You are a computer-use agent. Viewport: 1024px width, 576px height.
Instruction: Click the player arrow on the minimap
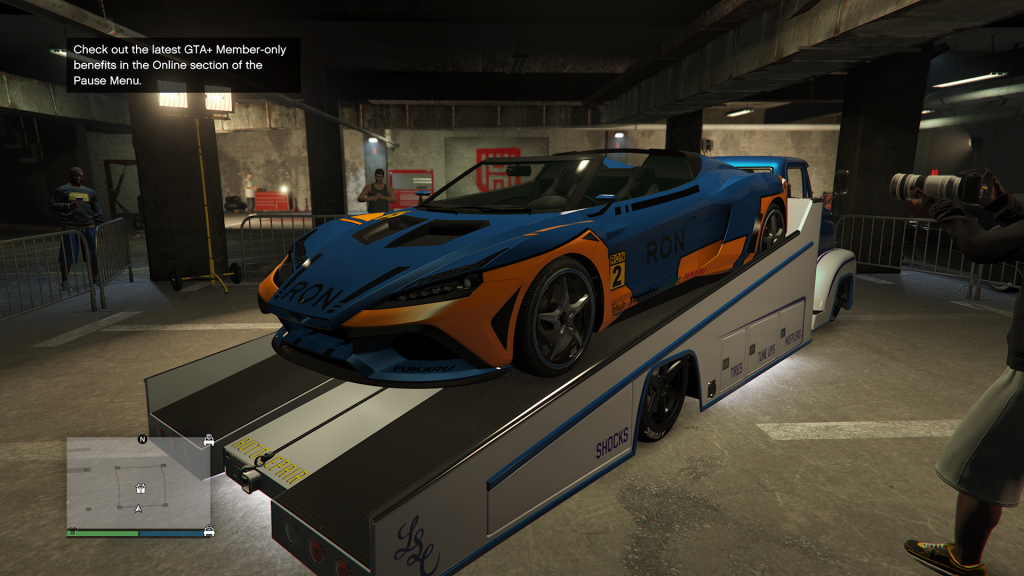(x=139, y=509)
